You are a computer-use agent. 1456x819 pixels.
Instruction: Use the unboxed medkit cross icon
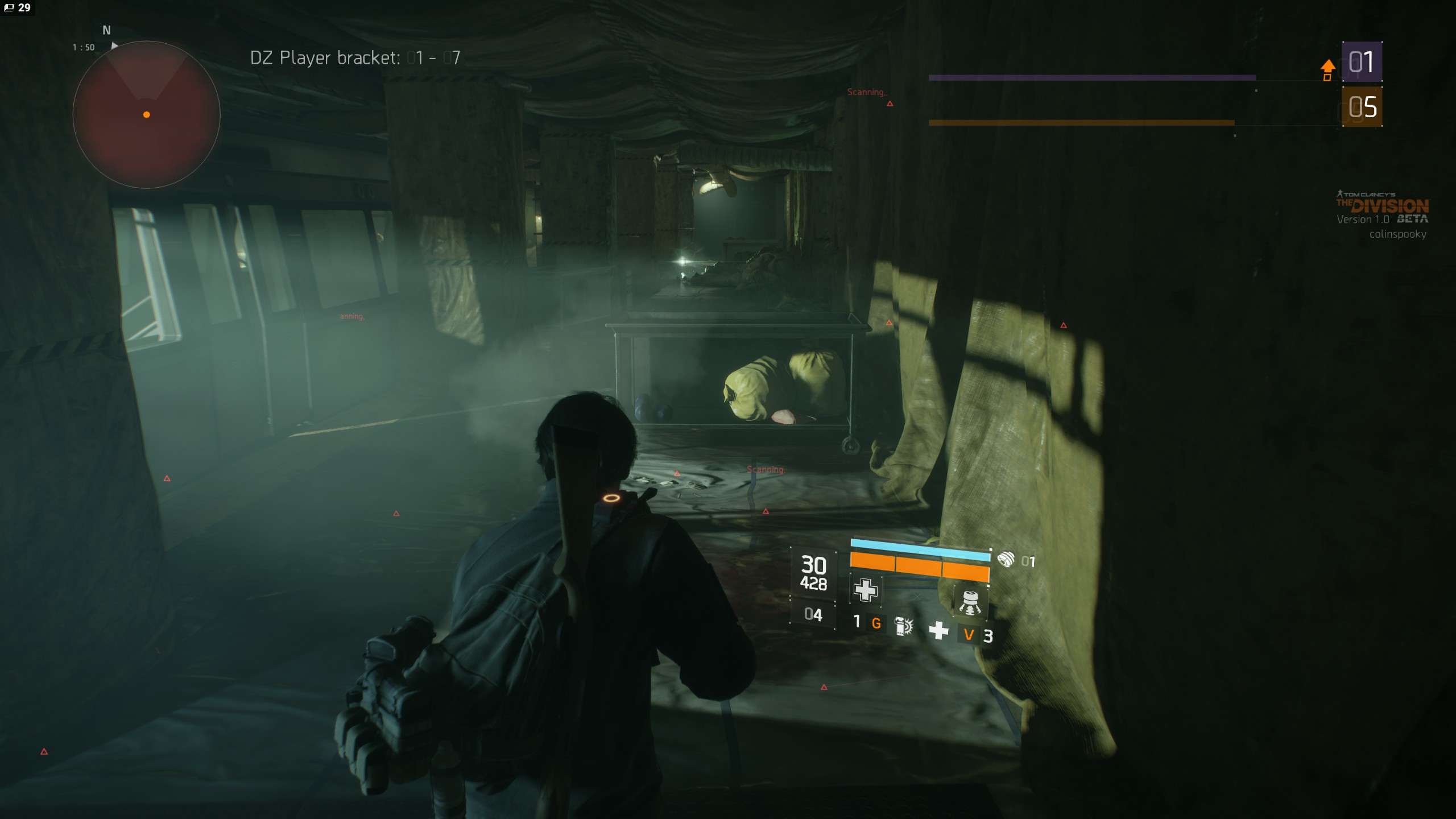tap(938, 630)
